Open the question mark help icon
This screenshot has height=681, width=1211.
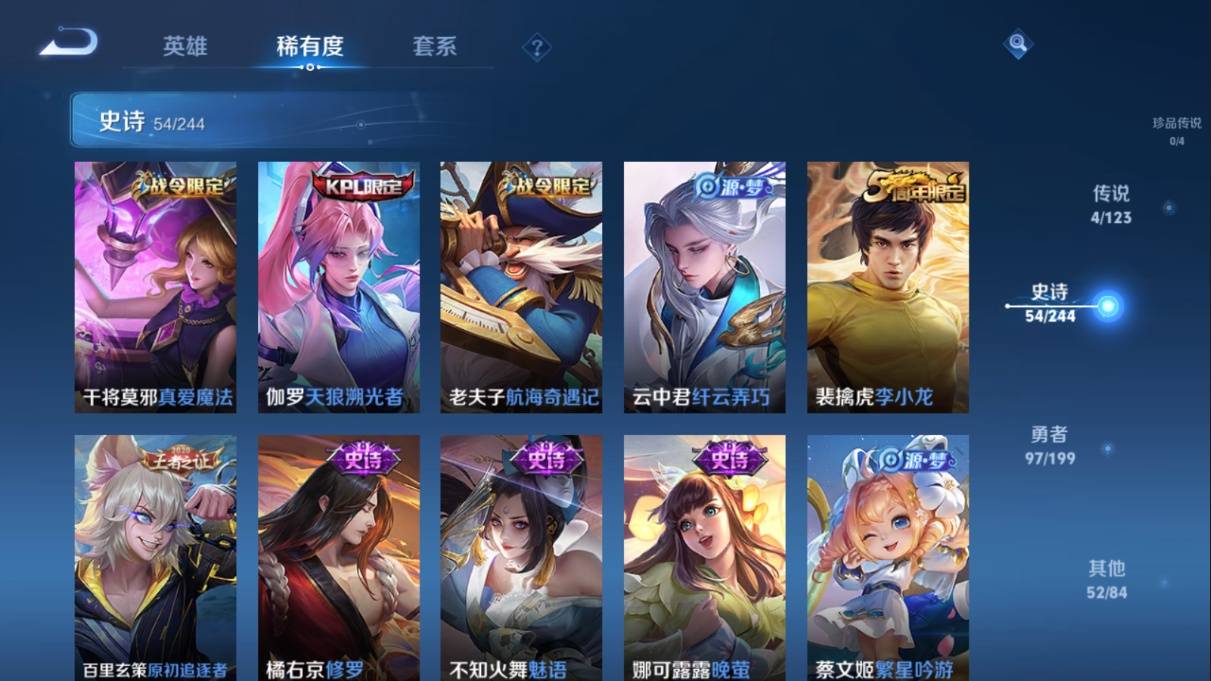tap(537, 47)
